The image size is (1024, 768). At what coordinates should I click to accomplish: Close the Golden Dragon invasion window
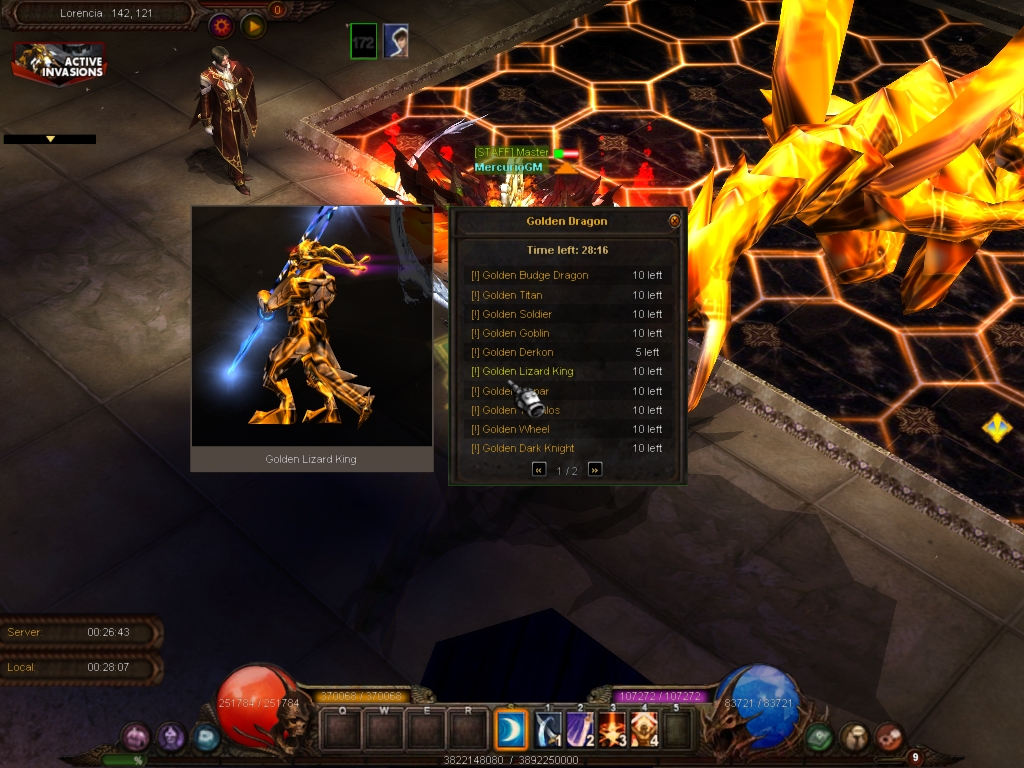coord(675,221)
